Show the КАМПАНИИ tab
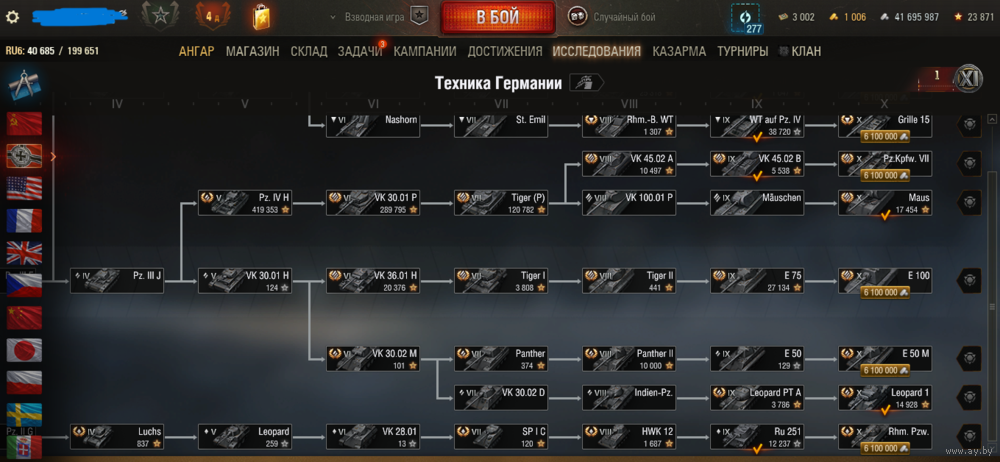 (x=425, y=52)
